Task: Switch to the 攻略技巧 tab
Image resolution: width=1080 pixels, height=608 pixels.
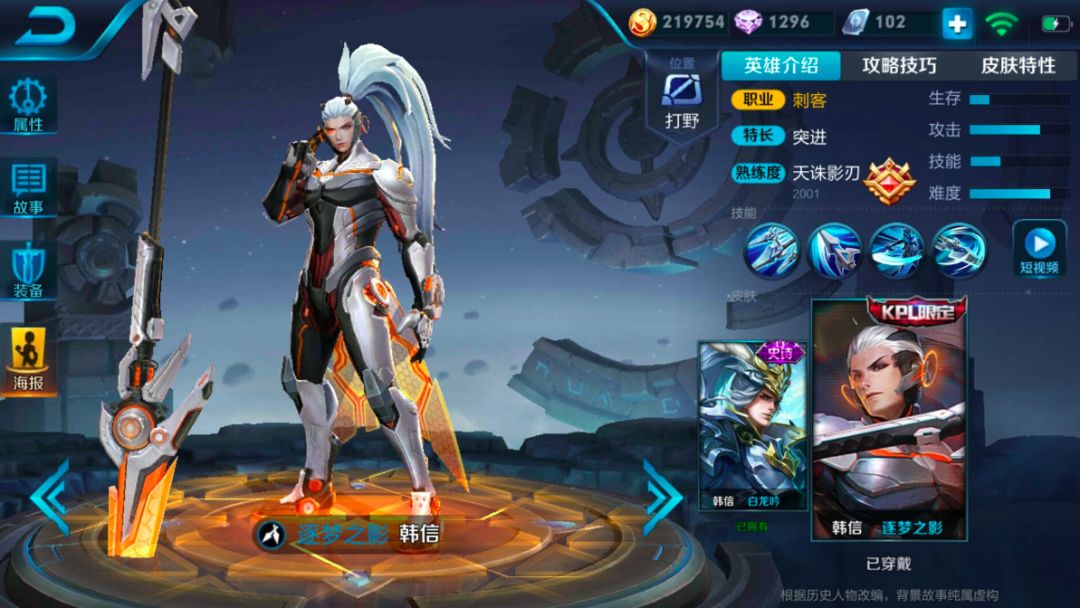Action: pos(899,66)
